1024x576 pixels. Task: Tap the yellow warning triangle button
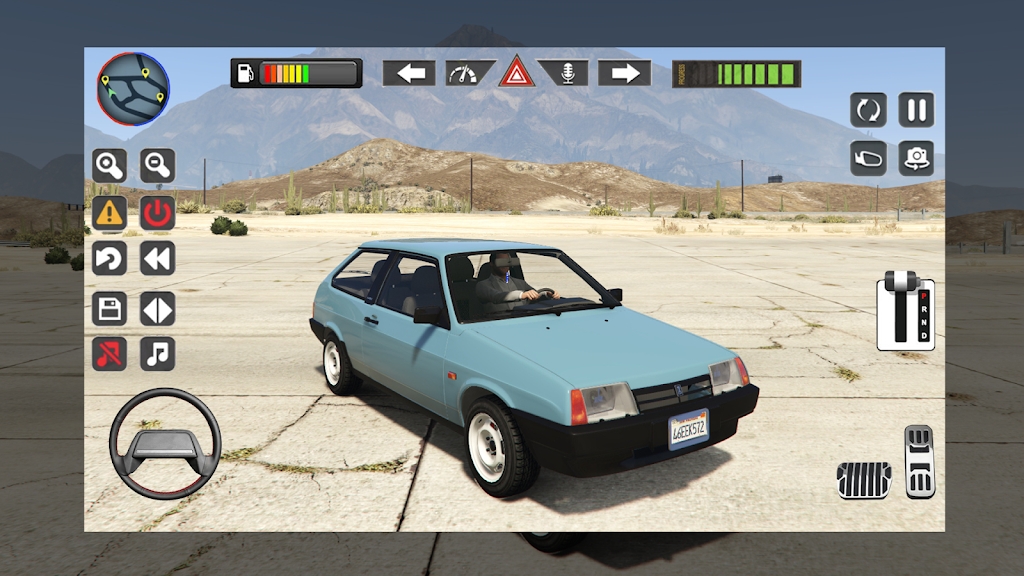109,212
